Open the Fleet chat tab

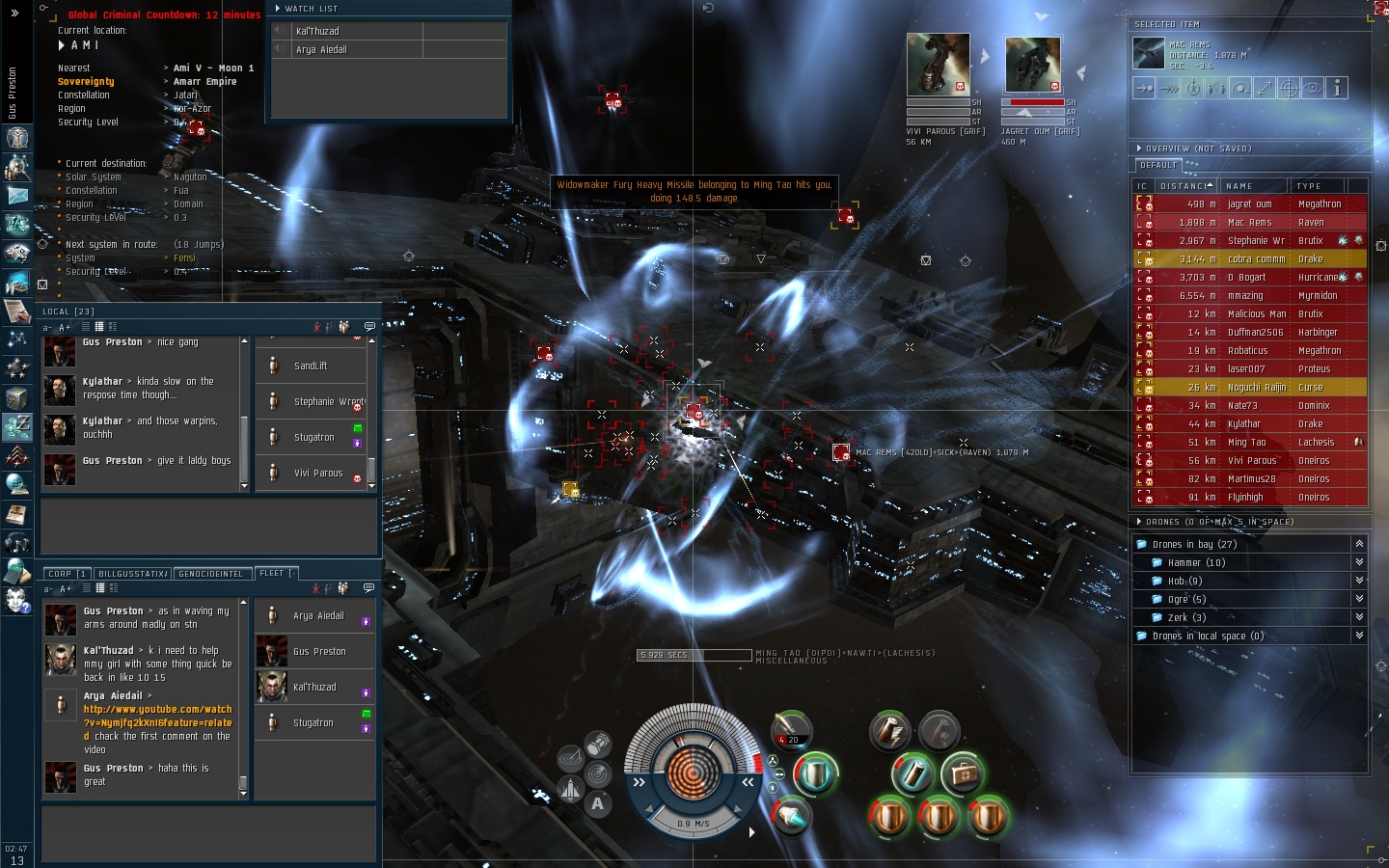[x=275, y=574]
